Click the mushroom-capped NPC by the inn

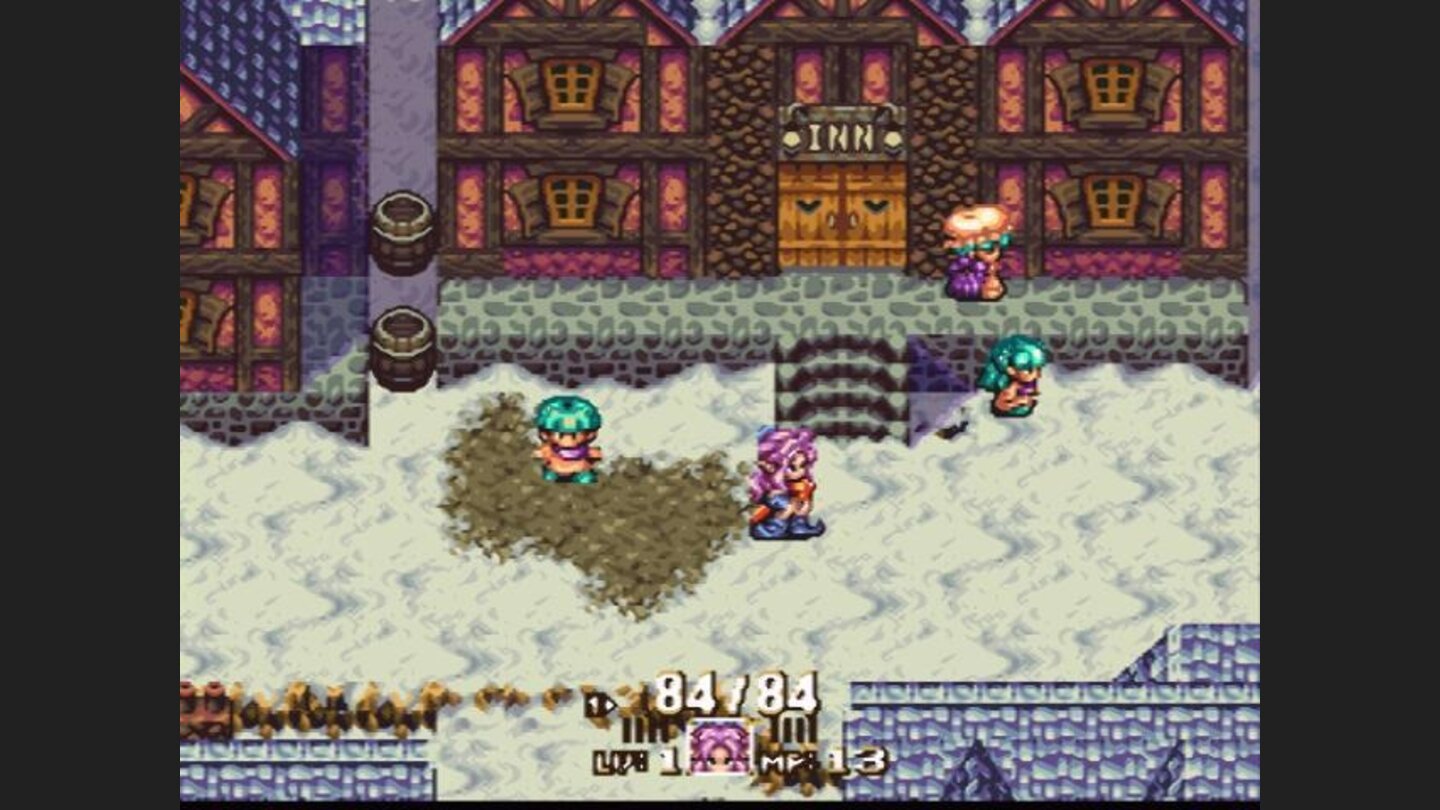pyautogui.click(x=975, y=250)
